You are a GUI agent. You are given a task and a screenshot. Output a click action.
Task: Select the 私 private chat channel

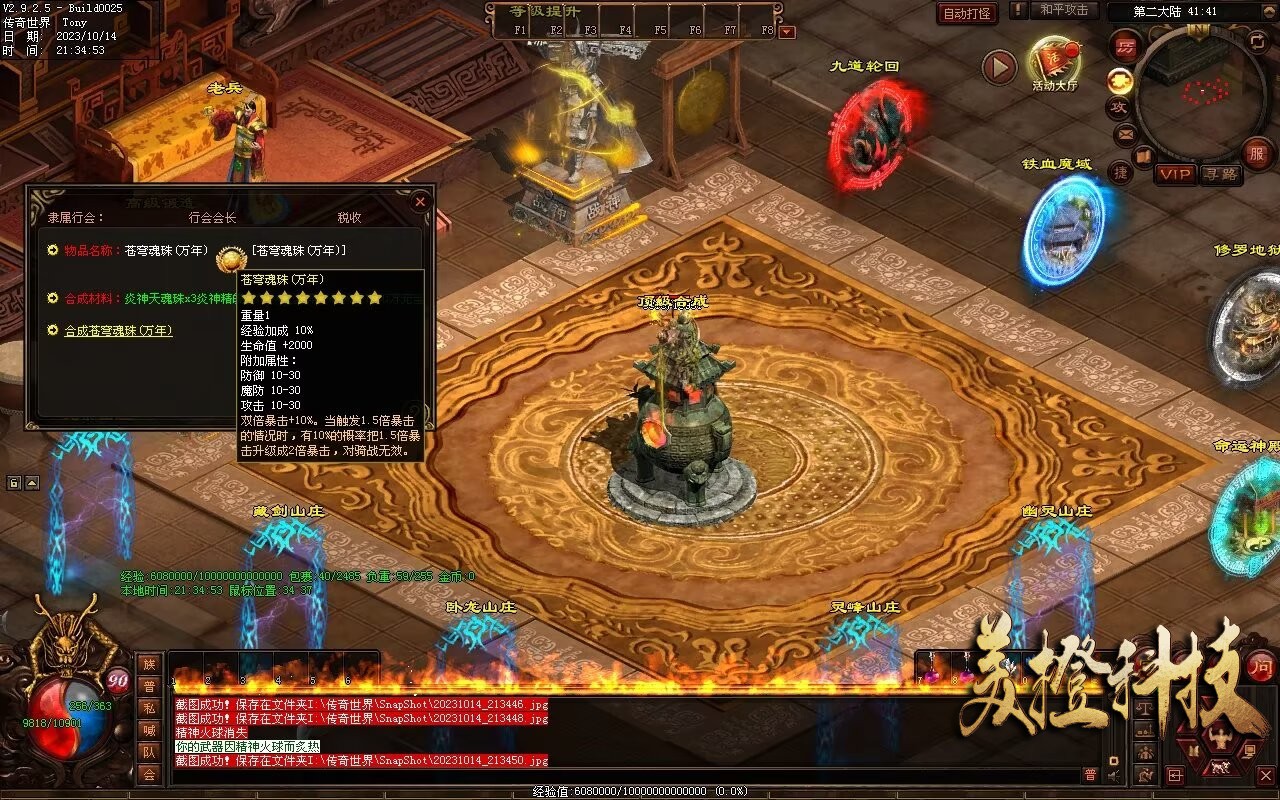click(148, 708)
